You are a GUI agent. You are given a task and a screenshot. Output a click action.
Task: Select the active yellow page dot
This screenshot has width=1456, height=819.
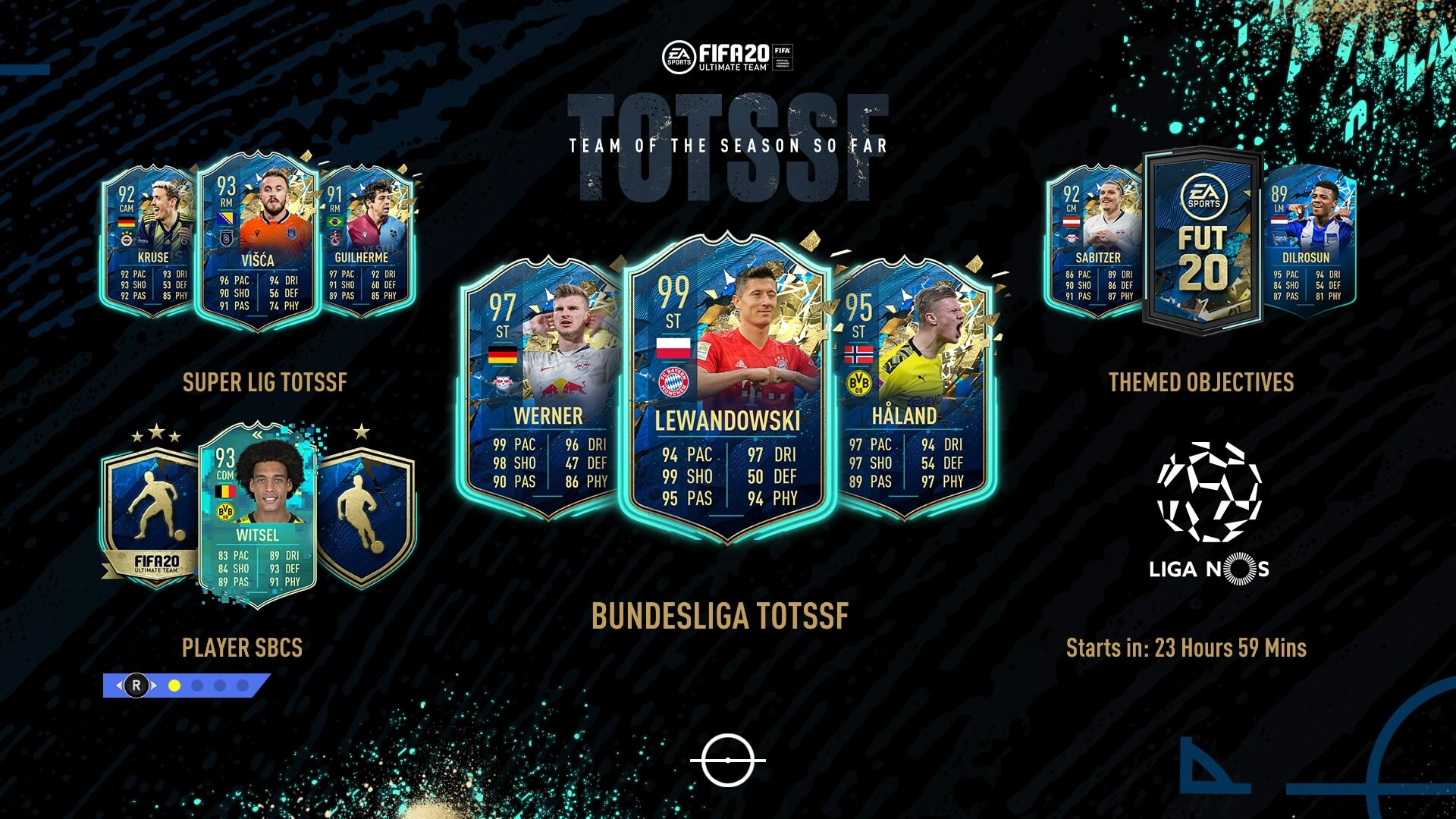[x=174, y=686]
